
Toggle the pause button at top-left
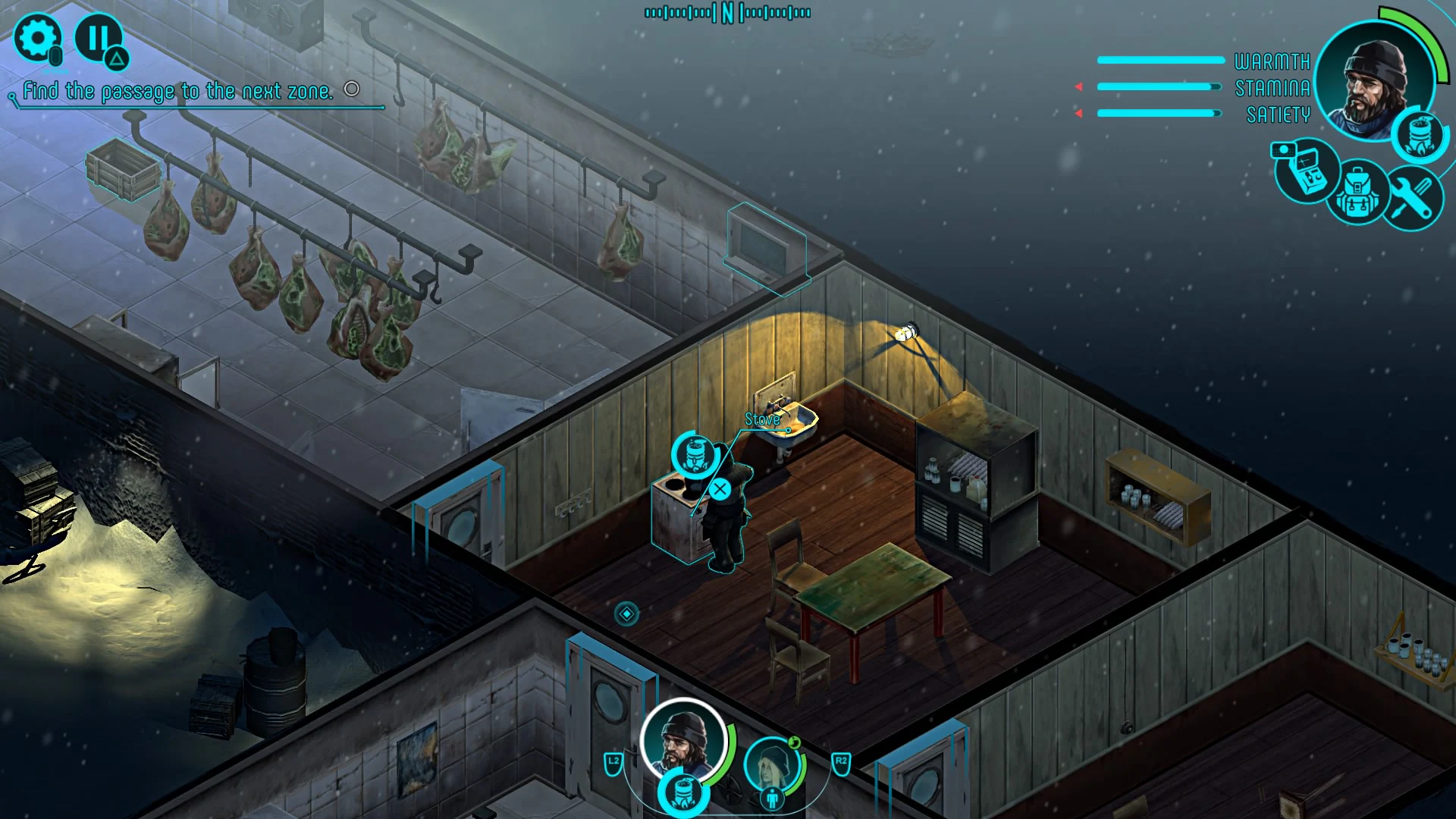(97, 36)
